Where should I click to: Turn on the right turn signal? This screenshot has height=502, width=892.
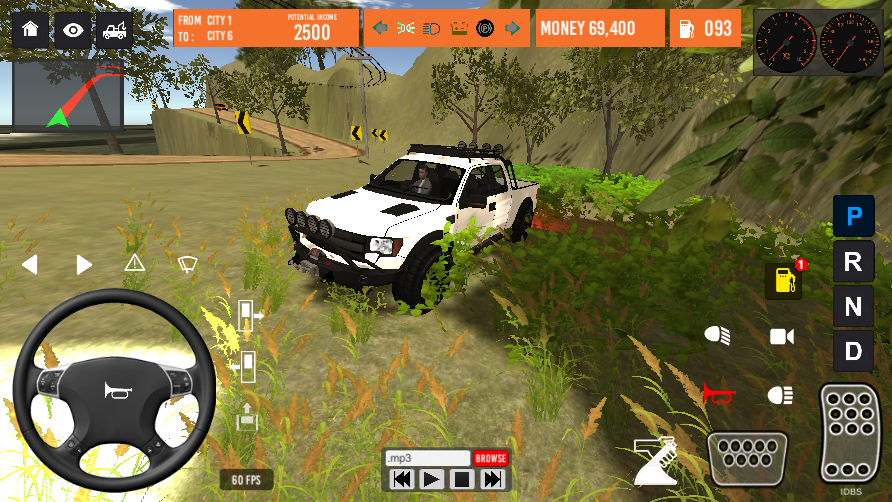coord(84,264)
